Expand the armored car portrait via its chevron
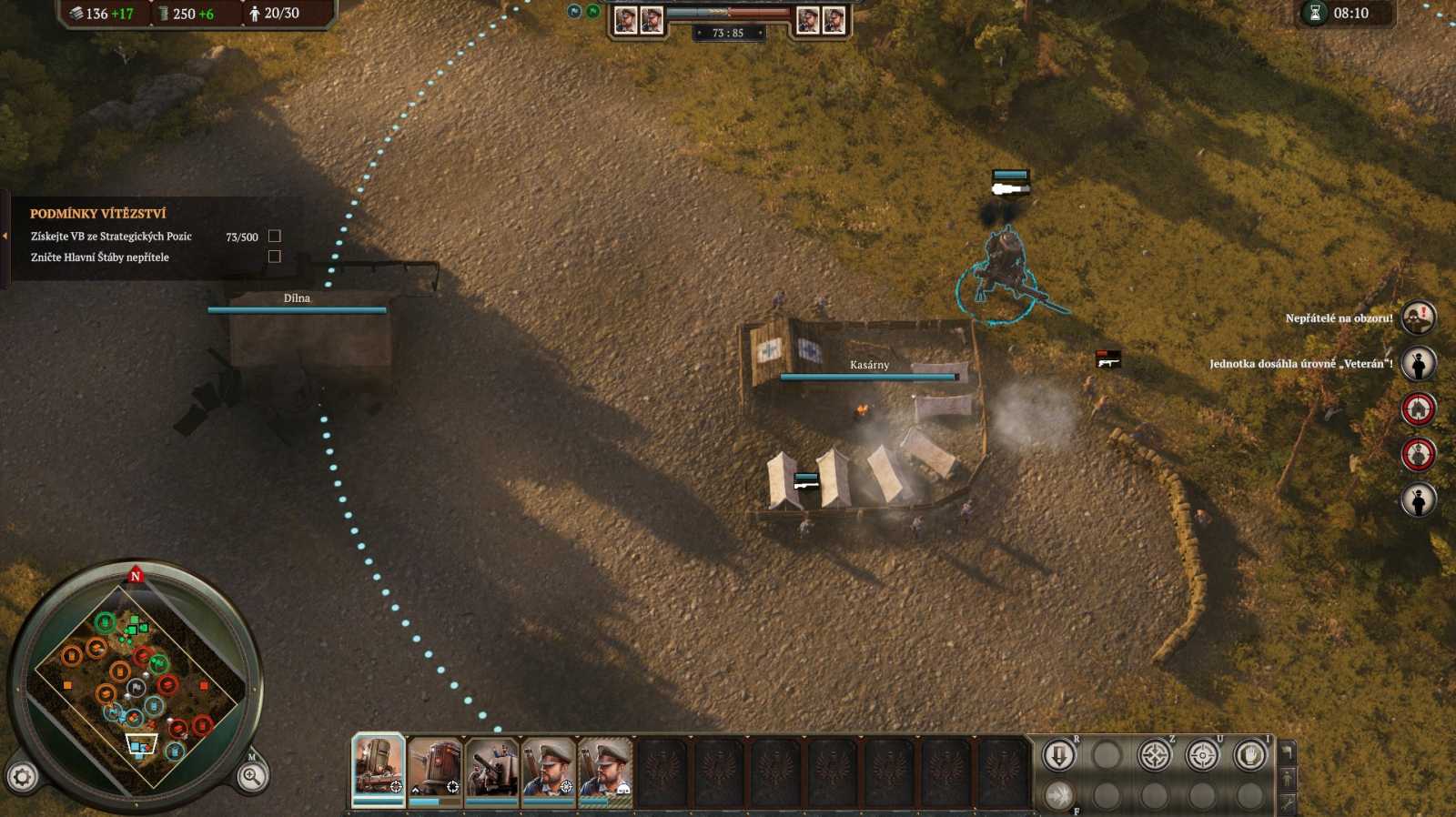The image size is (1456, 817). point(415,791)
